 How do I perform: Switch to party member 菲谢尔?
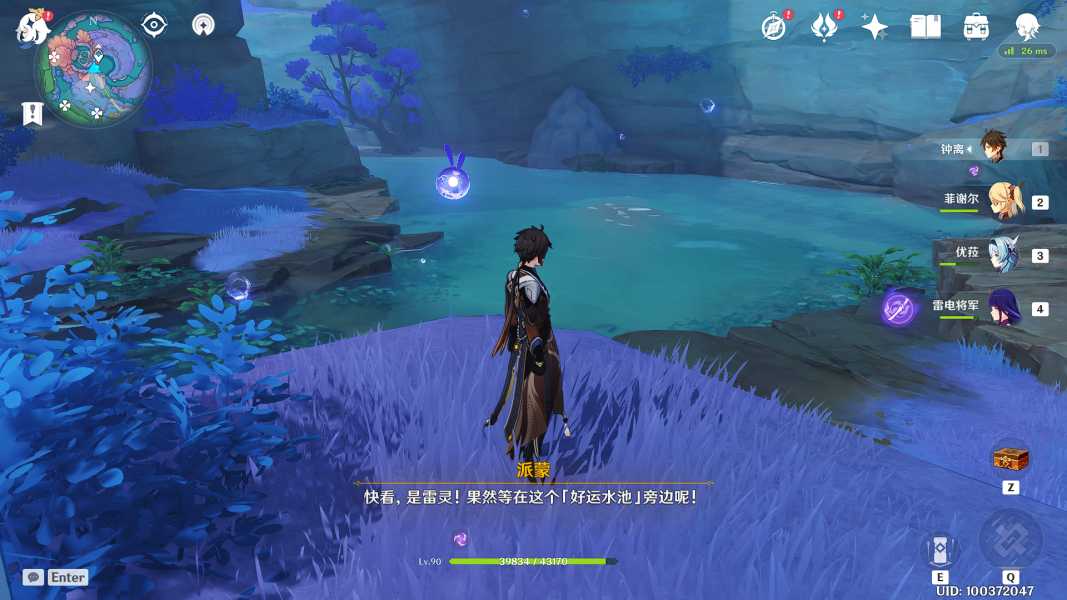pyautogui.click(x=1003, y=201)
